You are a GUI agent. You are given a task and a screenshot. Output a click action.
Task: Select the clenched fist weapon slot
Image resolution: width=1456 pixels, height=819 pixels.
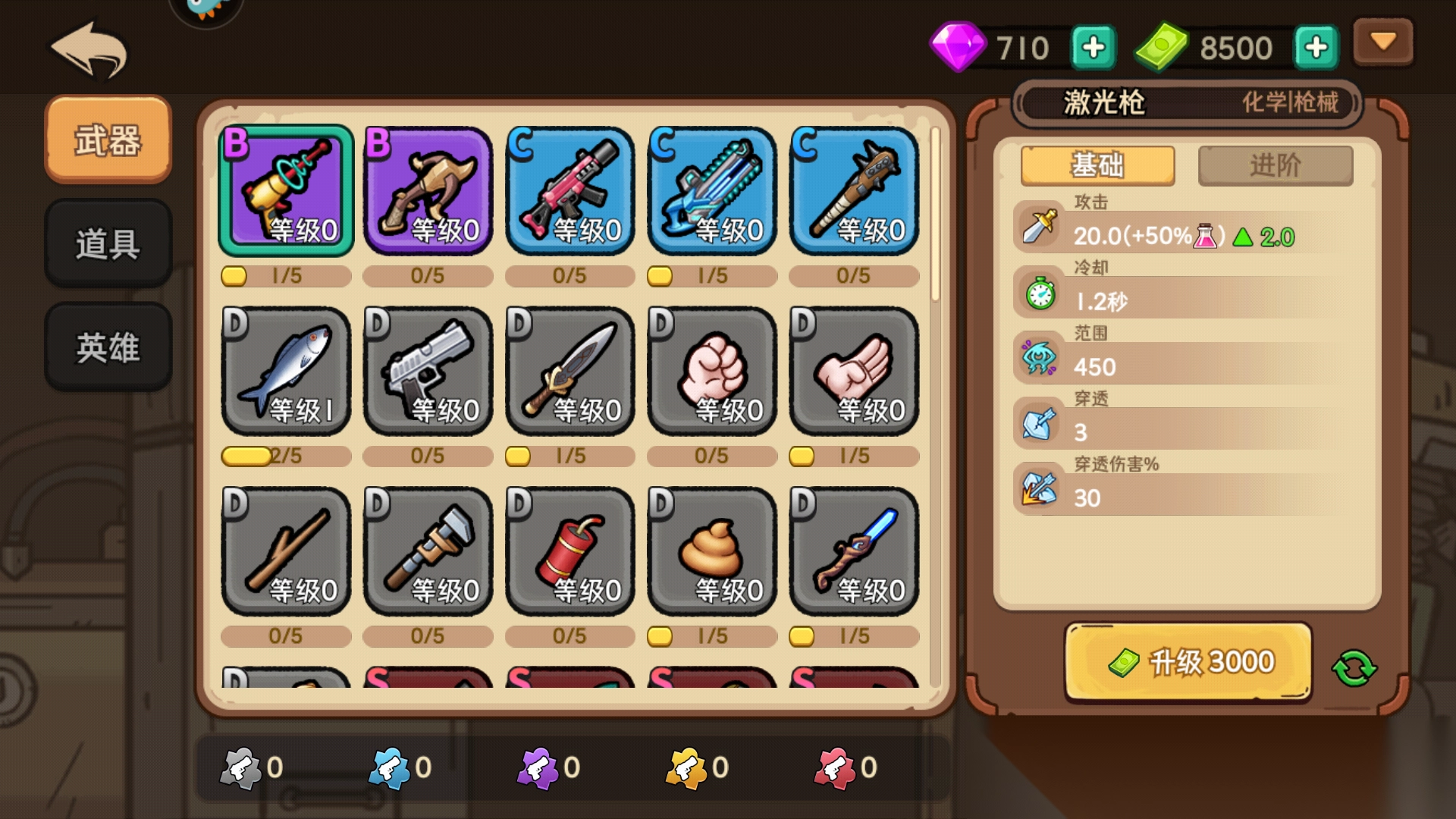[x=711, y=370]
